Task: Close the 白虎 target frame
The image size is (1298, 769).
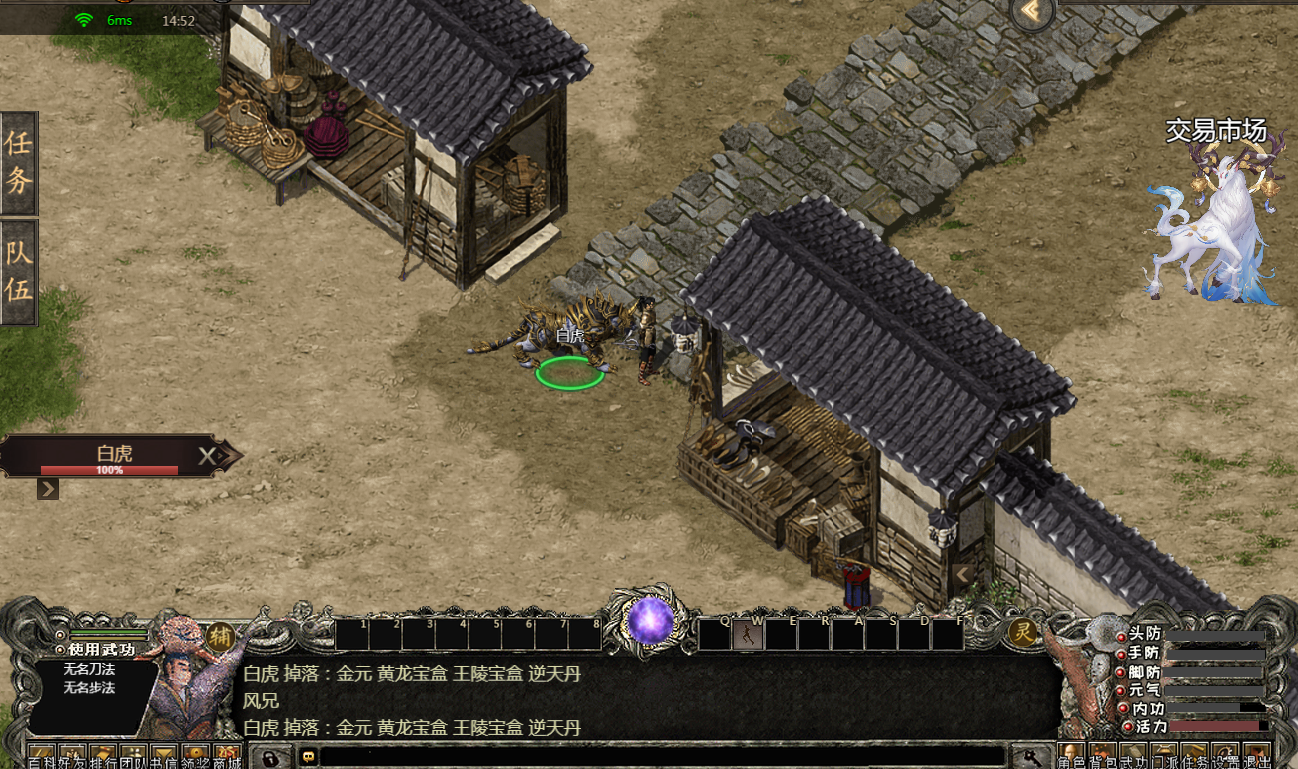Action: click(206, 457)
